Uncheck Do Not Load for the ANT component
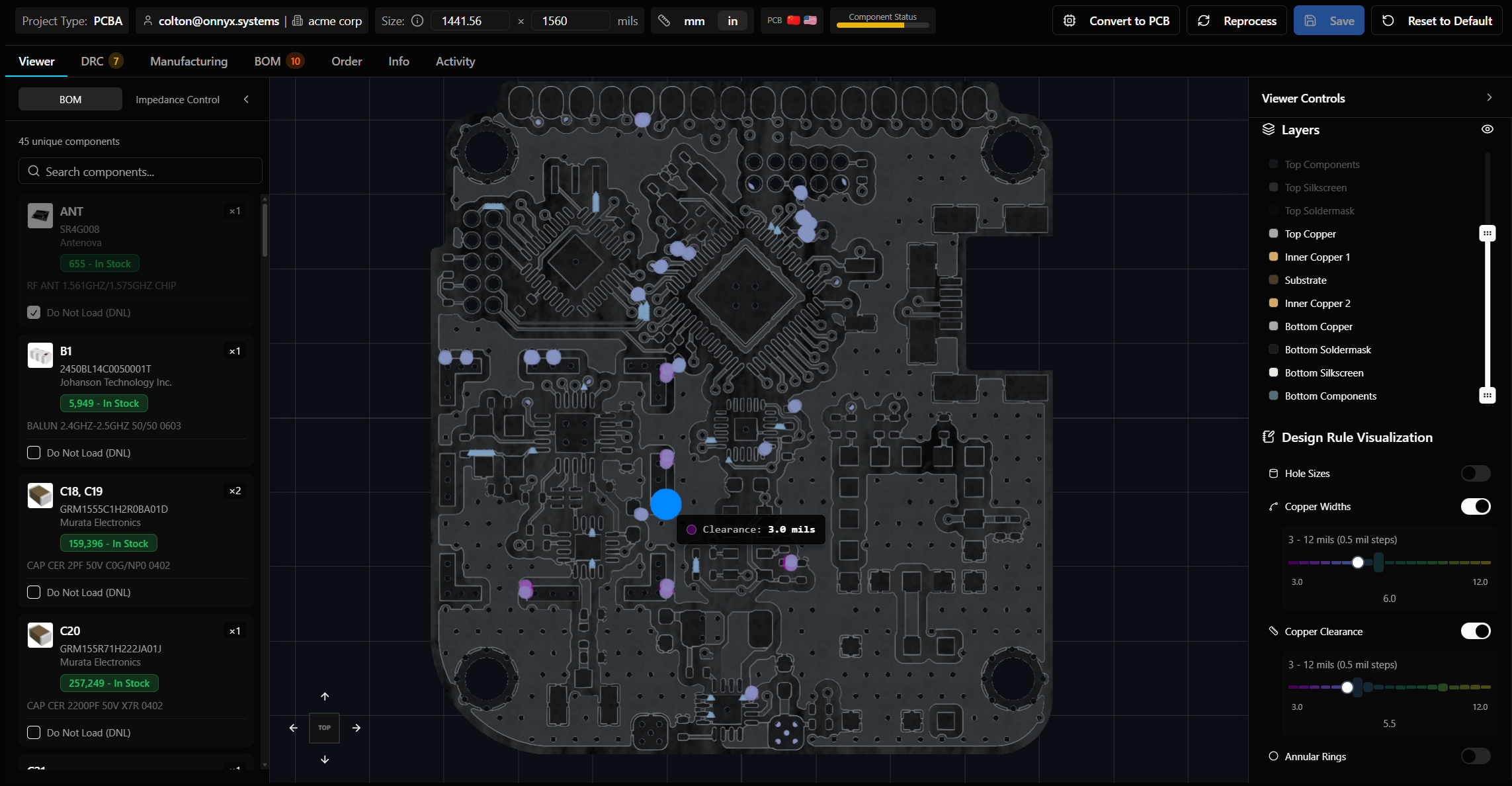This screenshot has height=786, width=1512. coord(34,312)
